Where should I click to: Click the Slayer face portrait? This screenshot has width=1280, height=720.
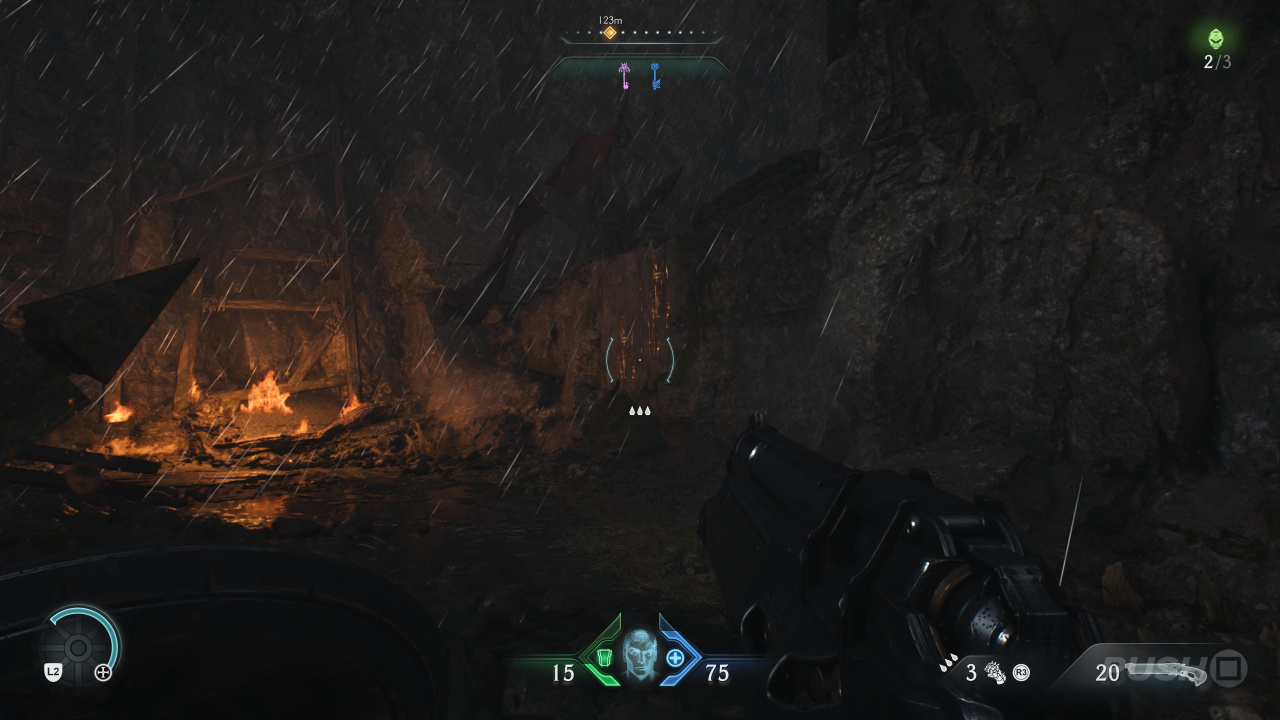(x=640, y=655)
